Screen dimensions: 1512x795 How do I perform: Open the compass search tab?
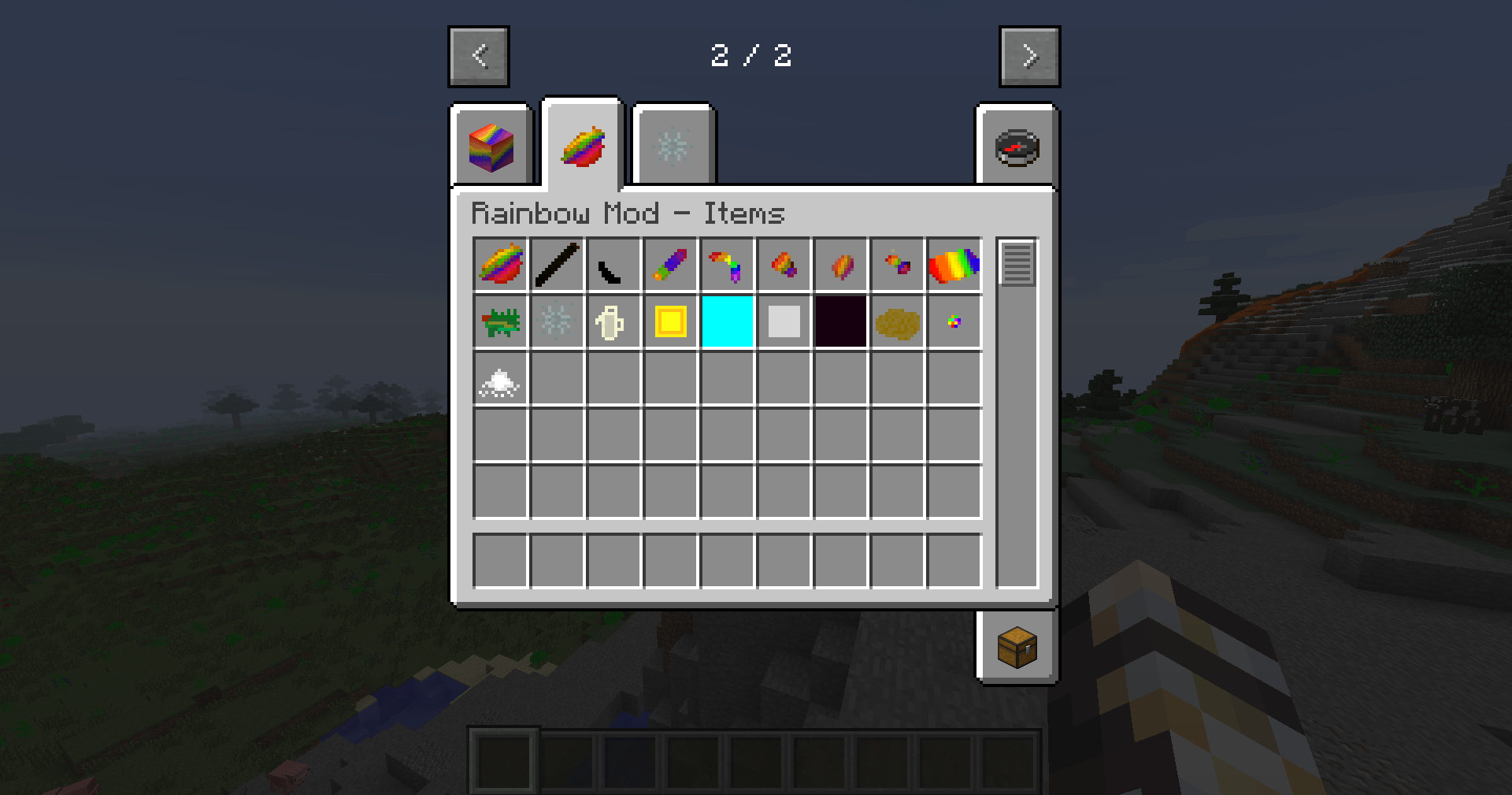(1017, 146)
